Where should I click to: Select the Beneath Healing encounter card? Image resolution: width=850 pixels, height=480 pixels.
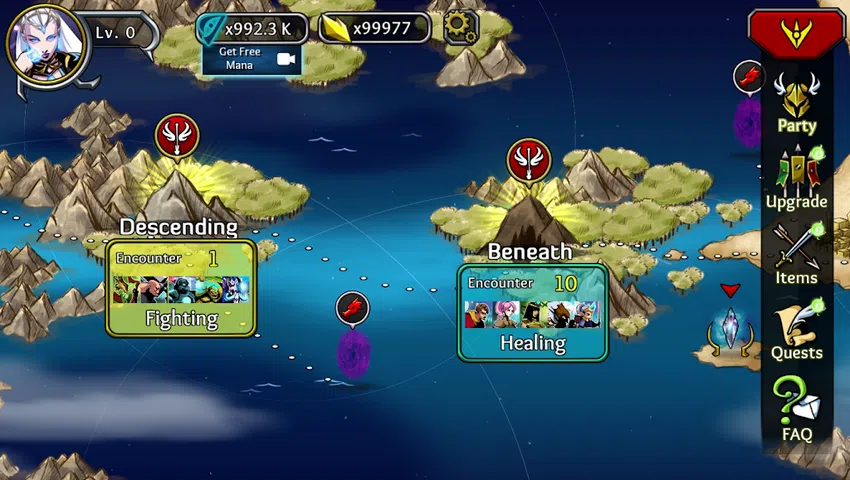[x=533, y=312]
